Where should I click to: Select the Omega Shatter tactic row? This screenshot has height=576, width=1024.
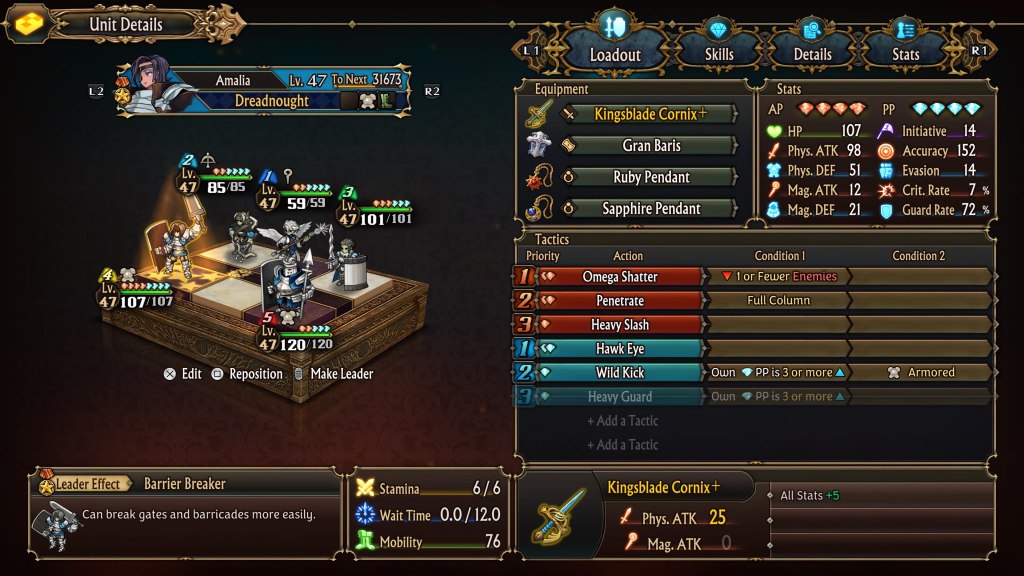pos(620,277)
